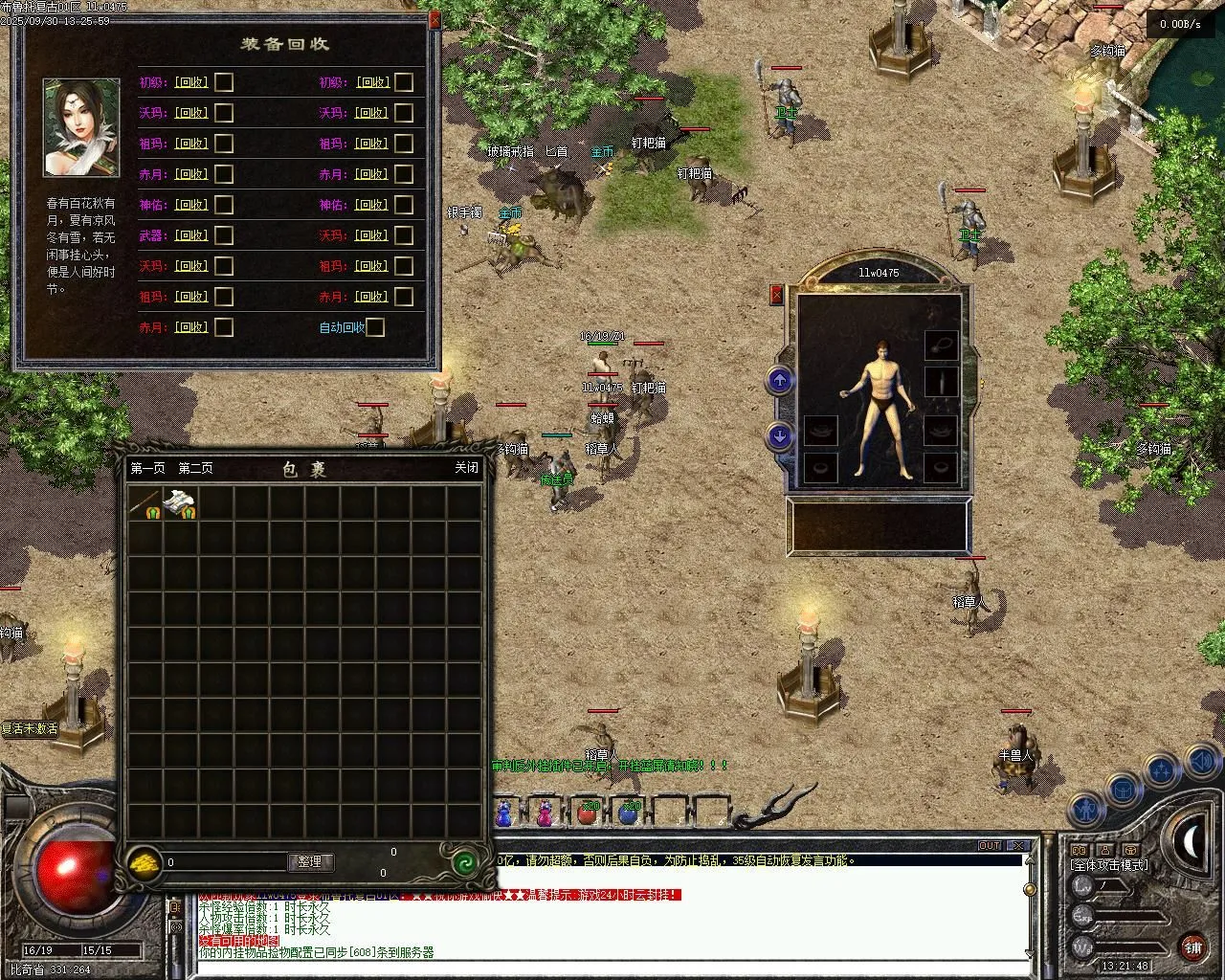Switch to 第一页 of the bag
This screenshot has width=1225, height=980.
pos(148,468)
